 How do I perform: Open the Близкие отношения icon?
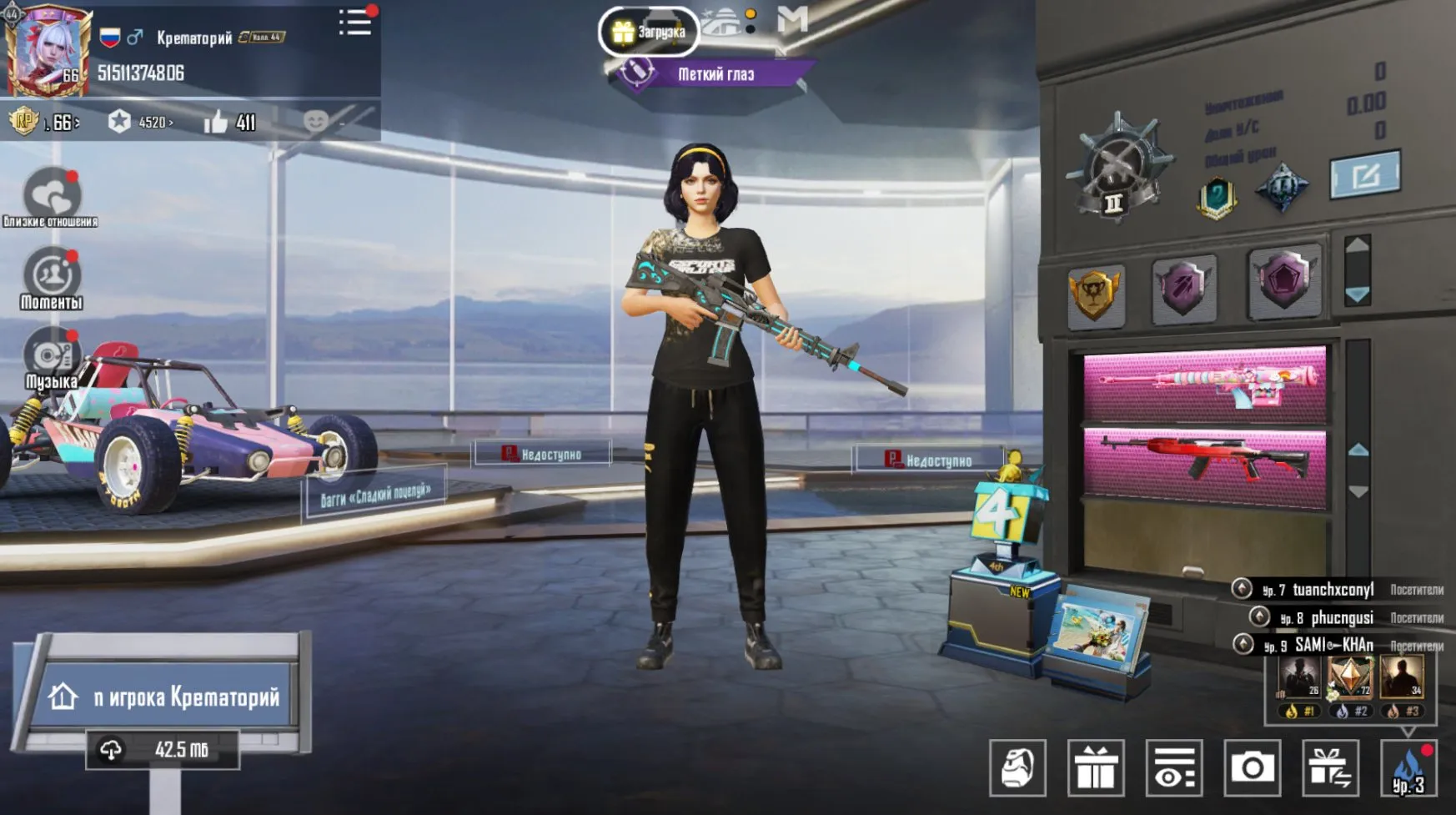point(52,190)
